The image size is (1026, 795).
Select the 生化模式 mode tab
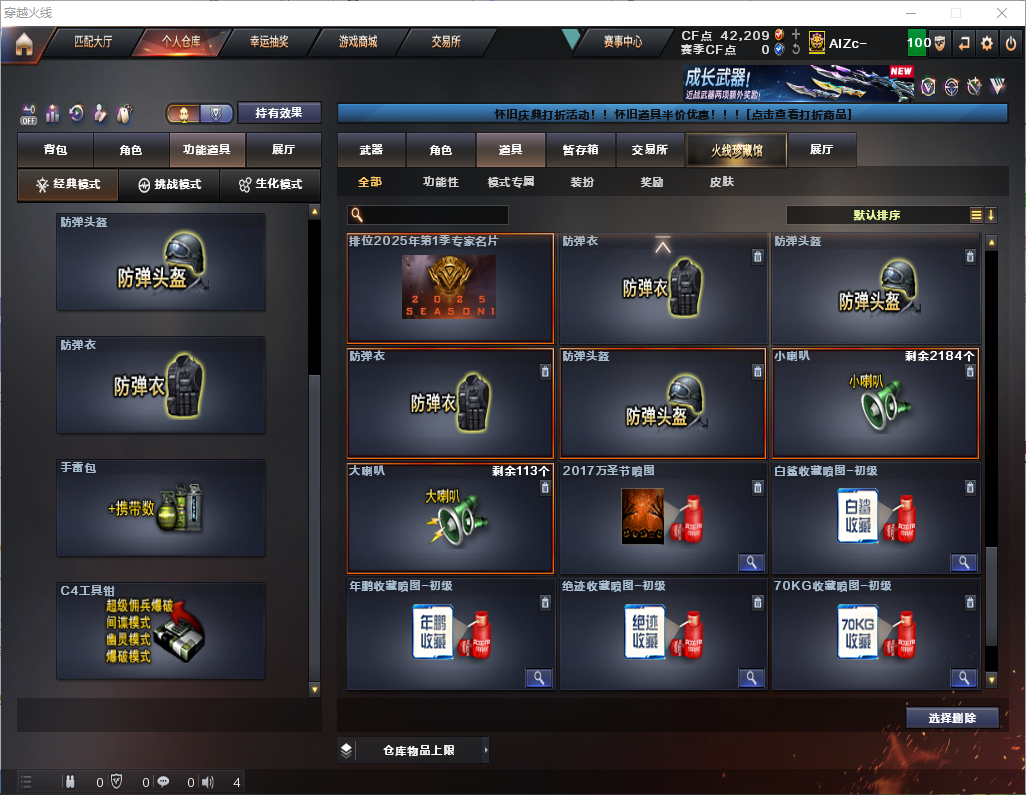[x=270, y=185]
